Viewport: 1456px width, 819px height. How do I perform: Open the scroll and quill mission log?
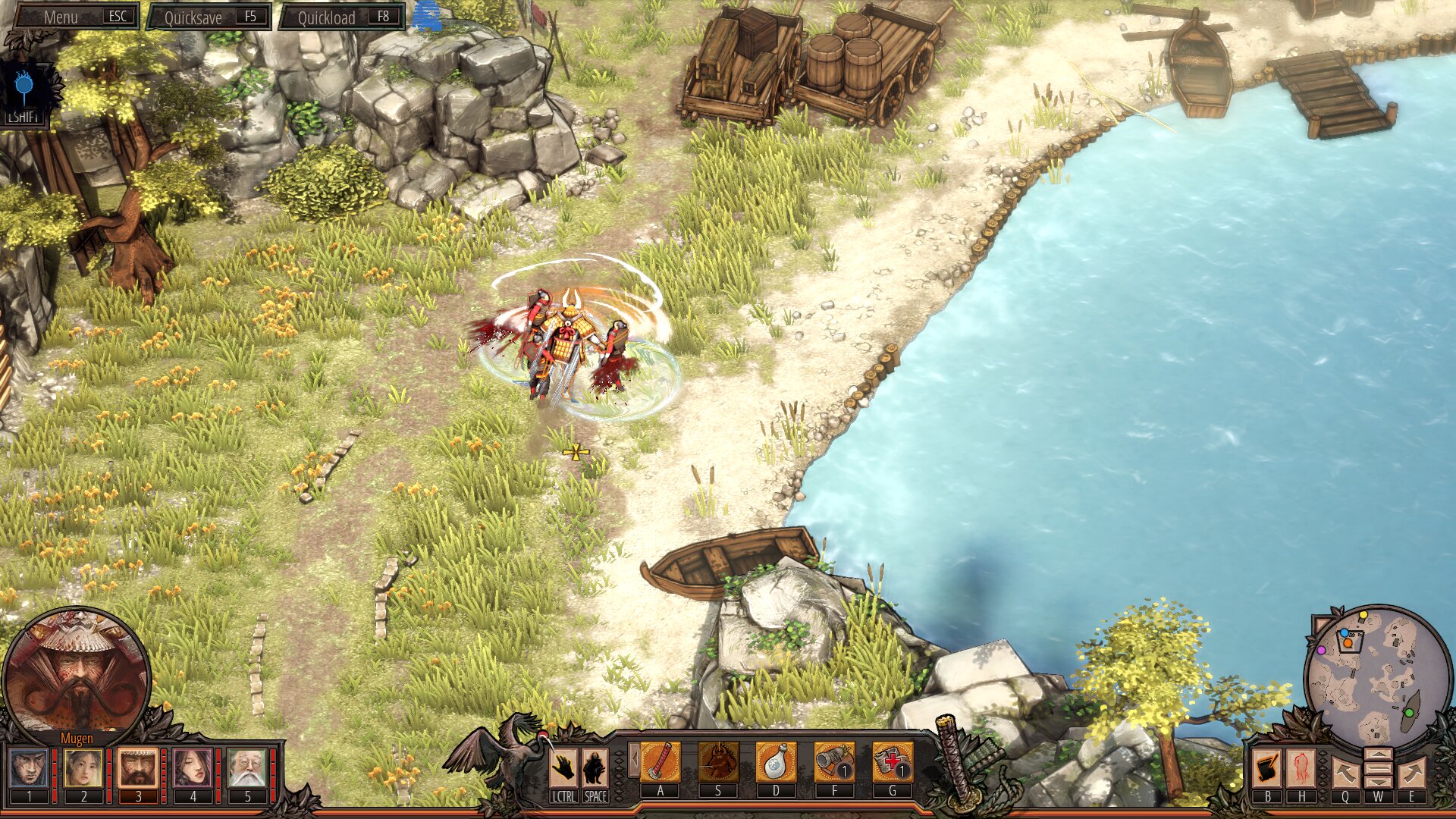(1267, 768)
